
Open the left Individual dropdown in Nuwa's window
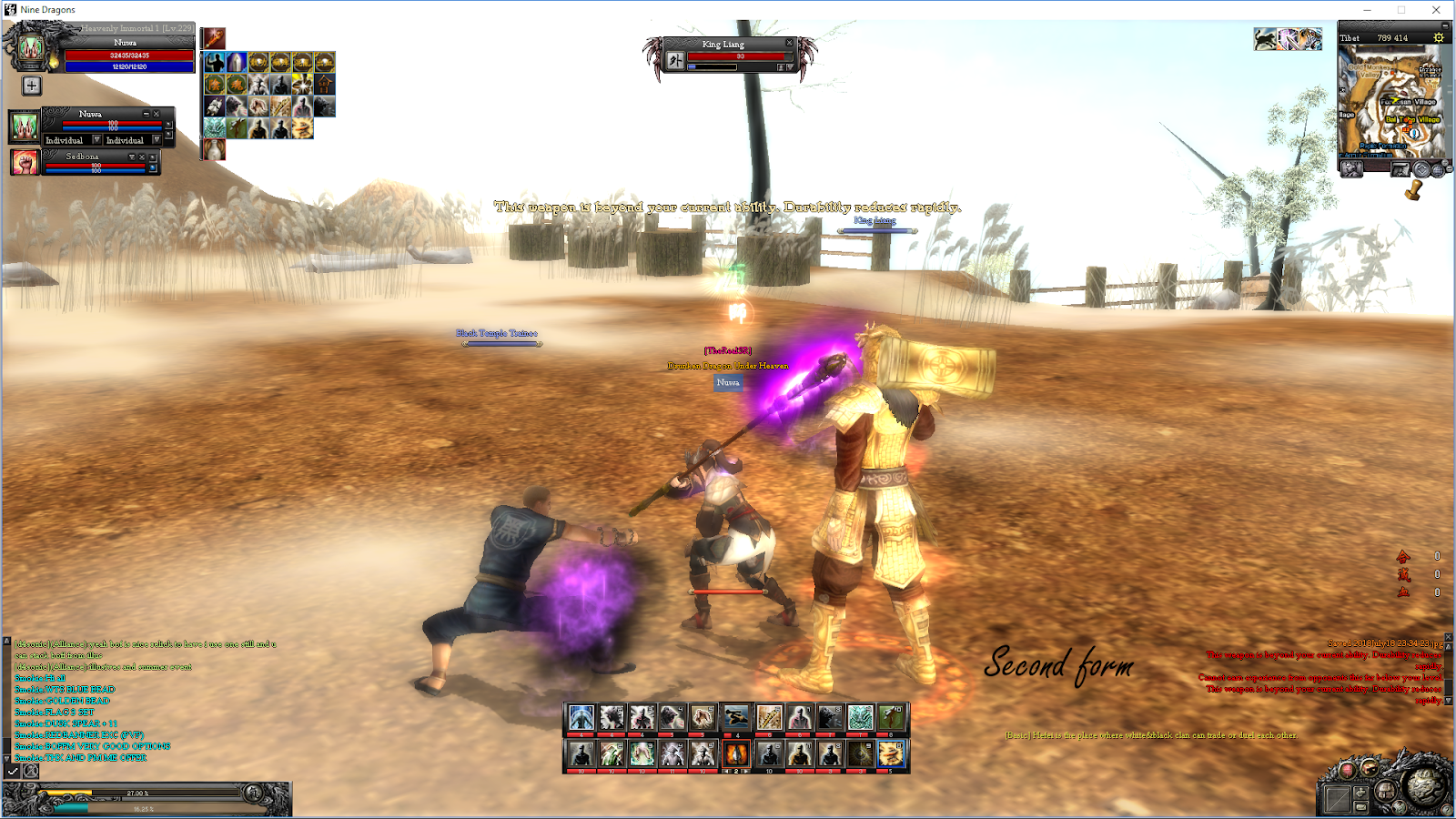(x=96, y=140)
